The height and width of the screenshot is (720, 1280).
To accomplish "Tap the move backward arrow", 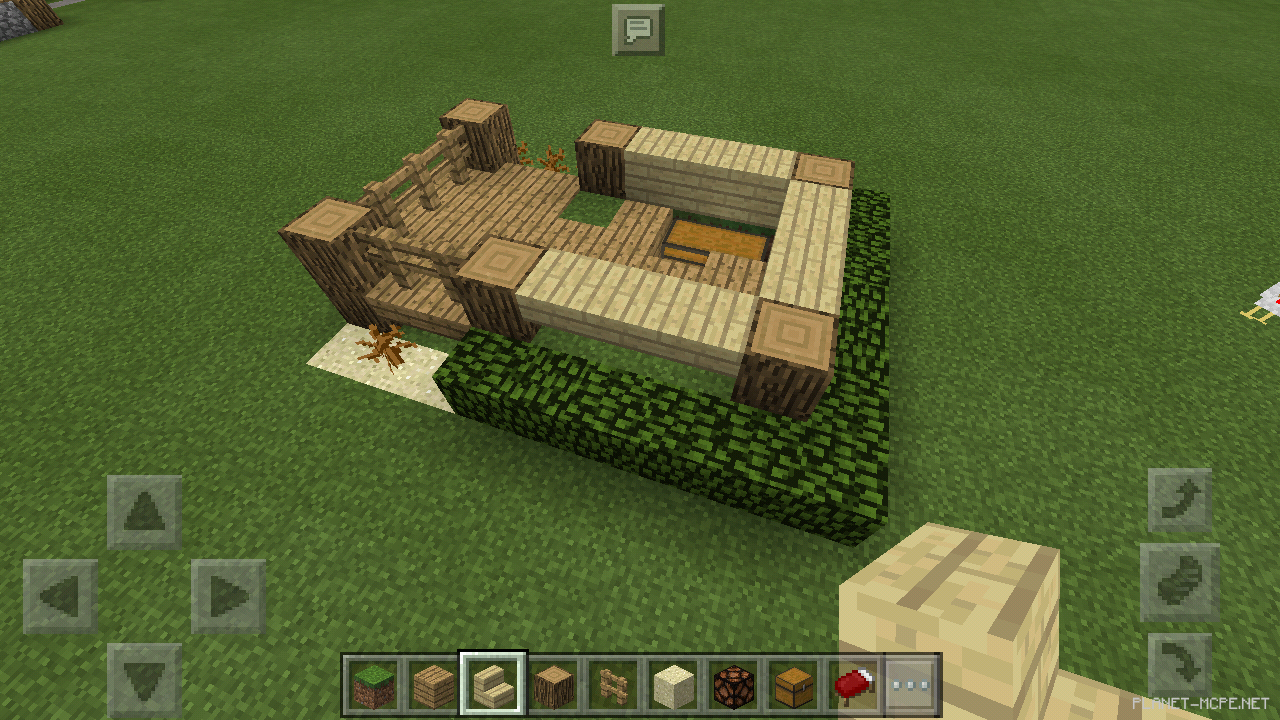I will click(145, 680).
